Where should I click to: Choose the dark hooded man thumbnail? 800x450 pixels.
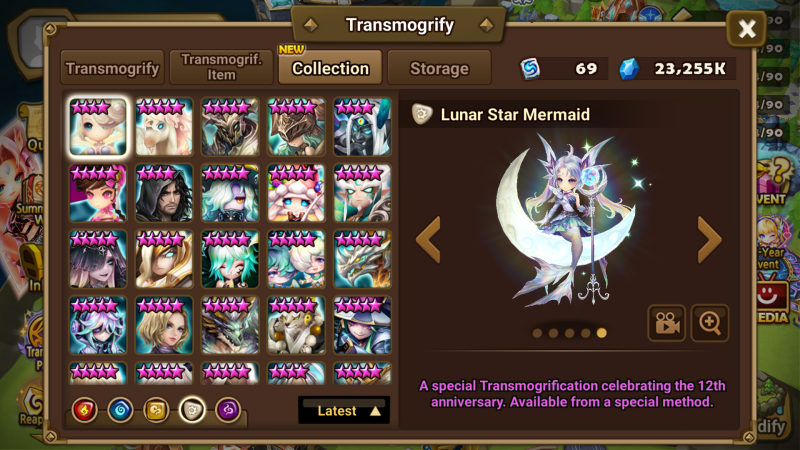tap(164, 193)
